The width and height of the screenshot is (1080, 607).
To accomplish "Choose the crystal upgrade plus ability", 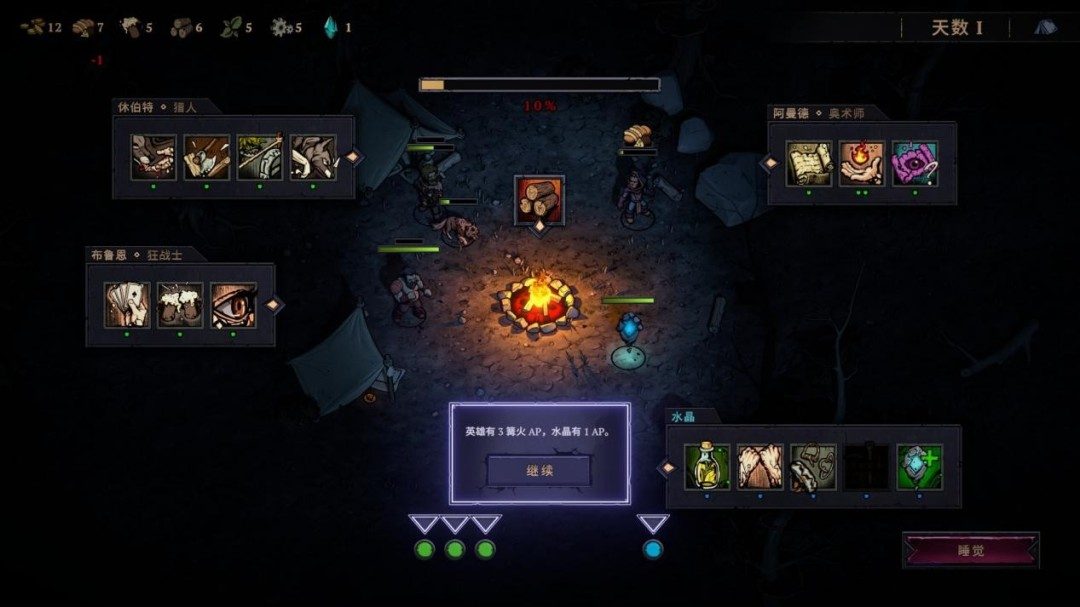I will [919, 467].
